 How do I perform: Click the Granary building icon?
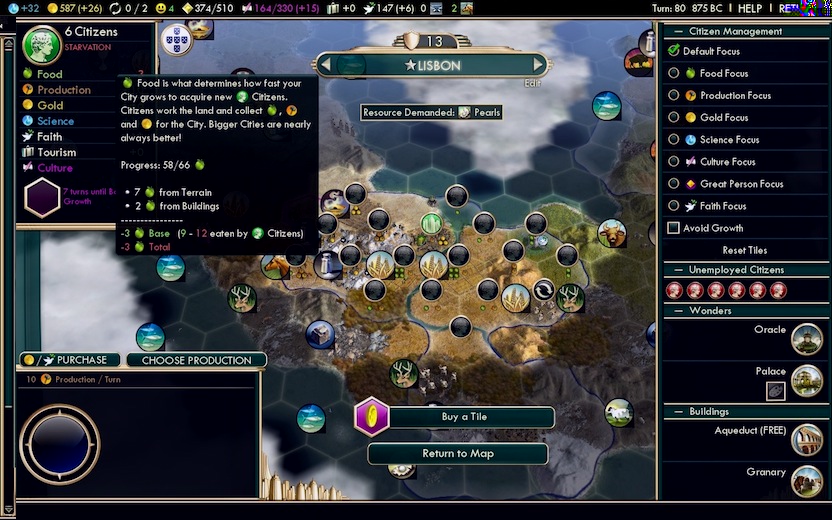tap(806, 481)
